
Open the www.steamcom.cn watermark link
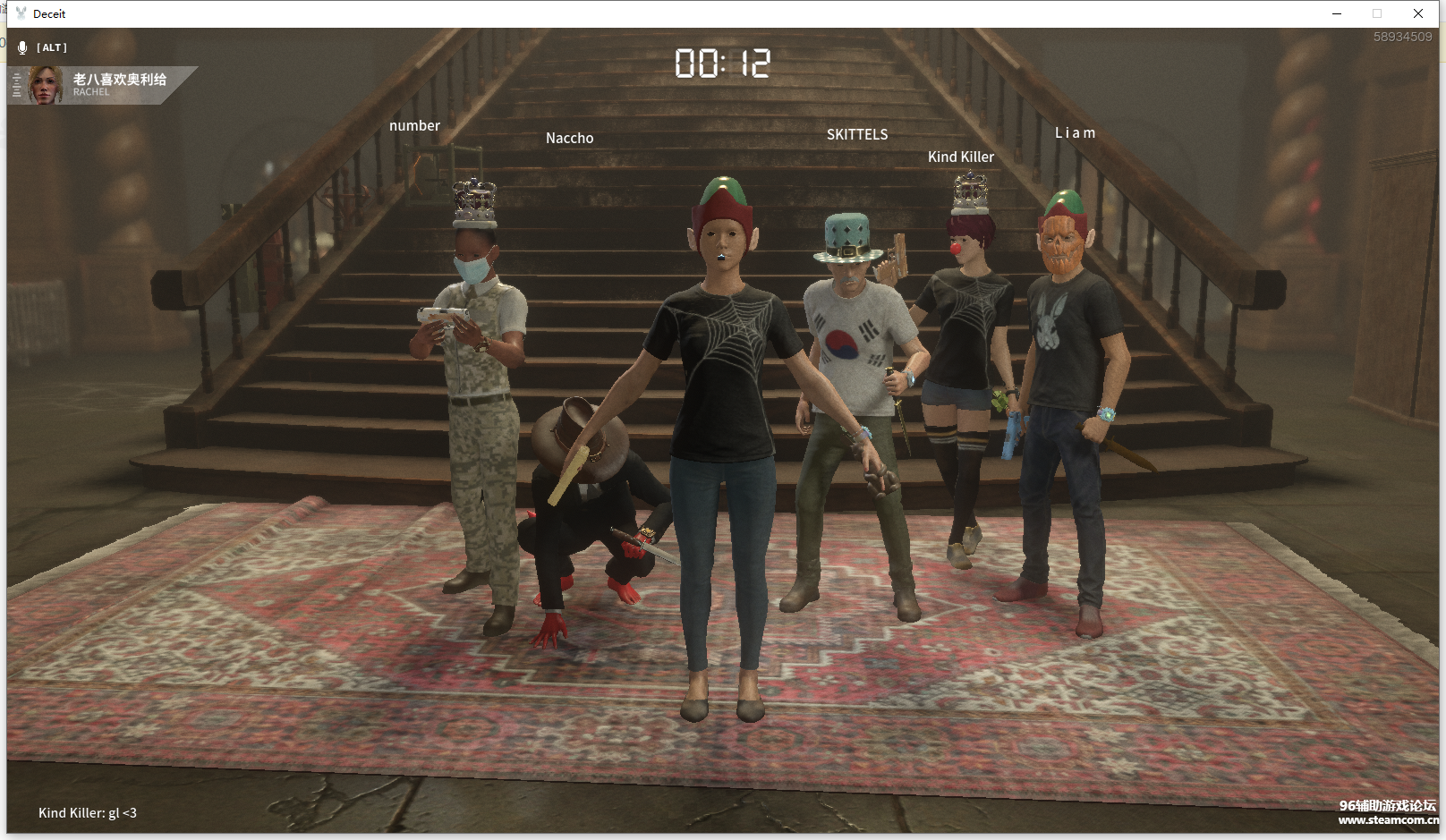click(x=1385, y=819)
